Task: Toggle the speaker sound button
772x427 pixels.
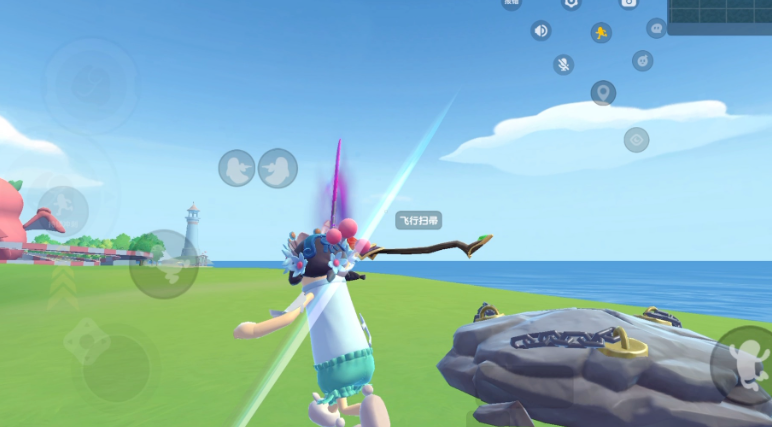Action: tap(541, 31)
